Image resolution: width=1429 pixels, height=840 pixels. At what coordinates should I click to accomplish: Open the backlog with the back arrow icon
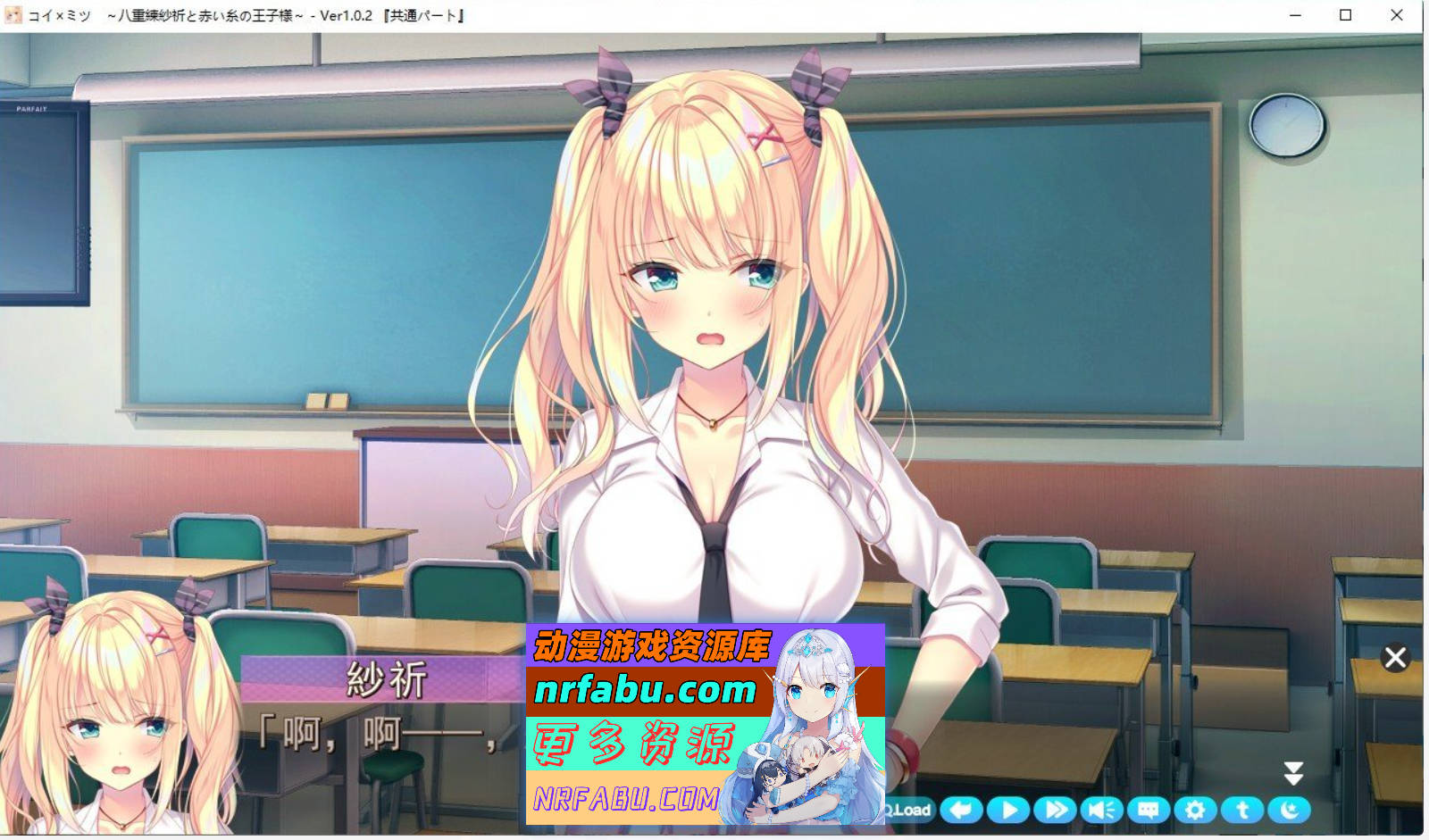coord(962,810)
